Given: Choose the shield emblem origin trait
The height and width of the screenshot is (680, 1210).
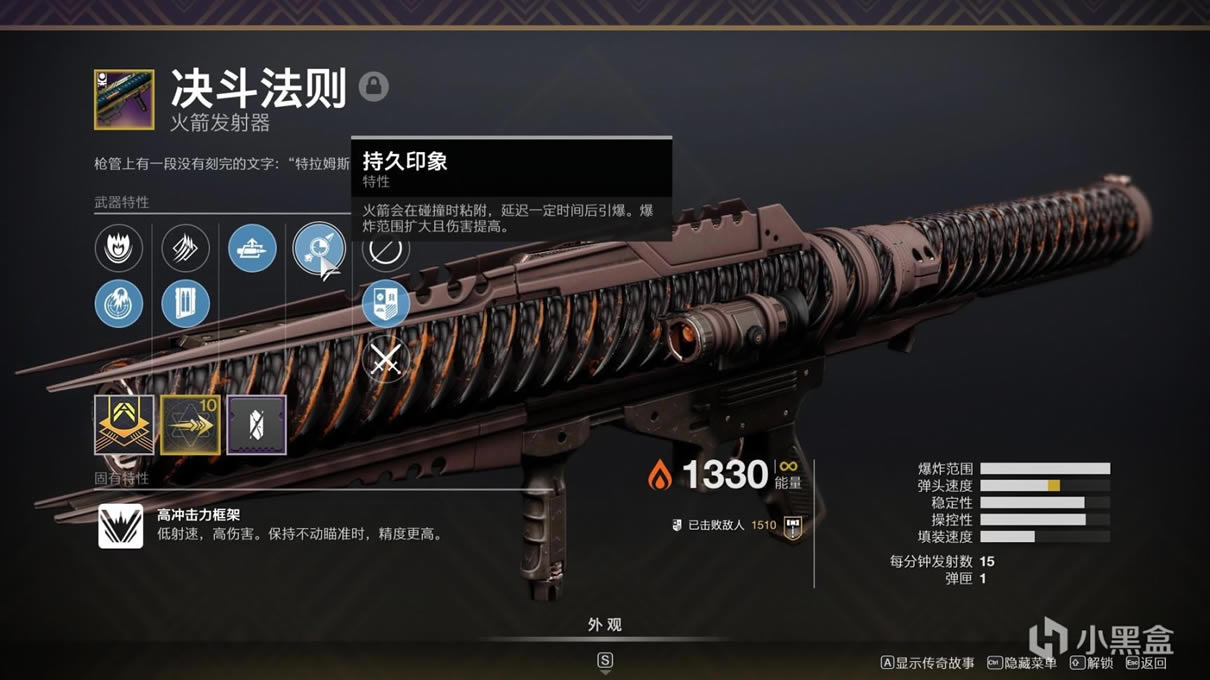Looking at the screenshot, I should [x=385, y=304].
